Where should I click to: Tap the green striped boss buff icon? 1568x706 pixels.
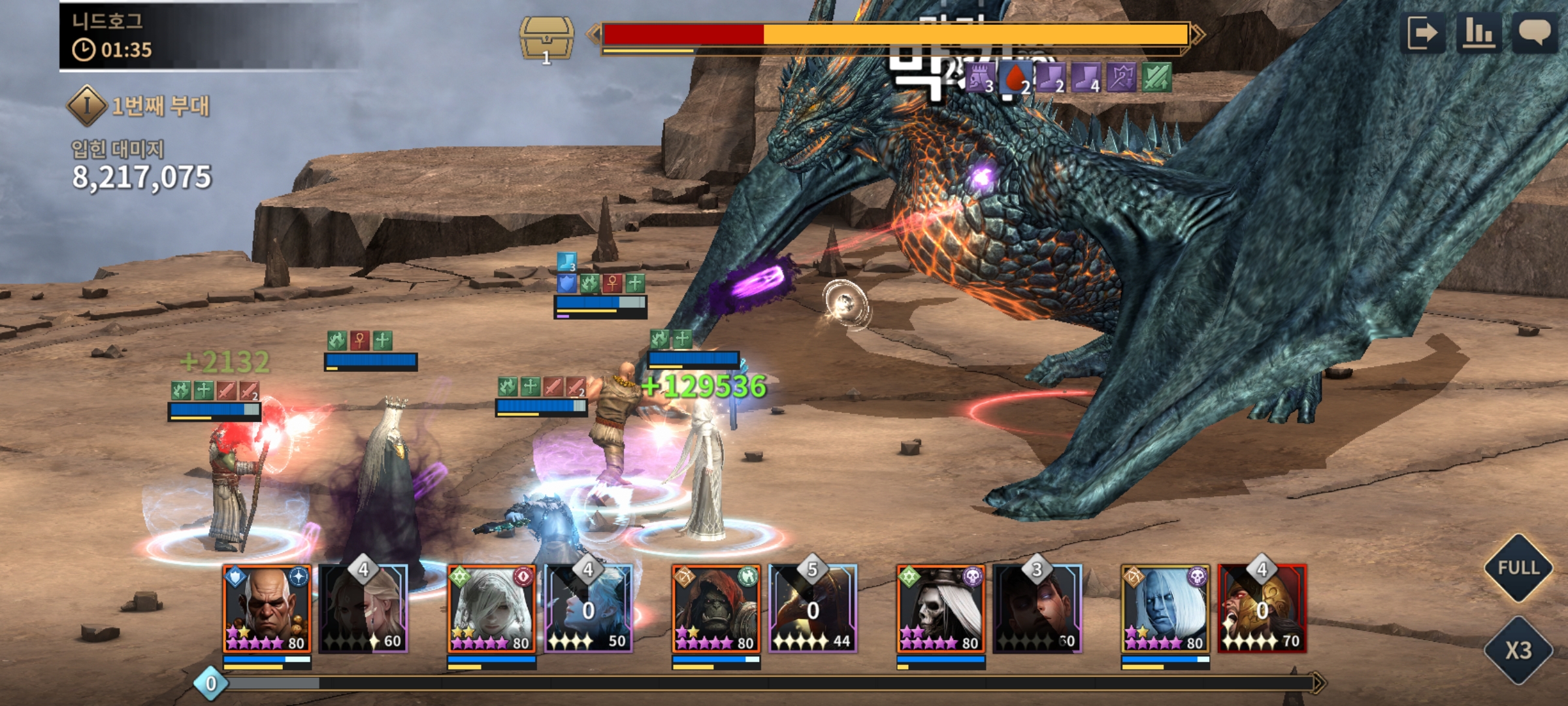click(x=1156, y=78)
